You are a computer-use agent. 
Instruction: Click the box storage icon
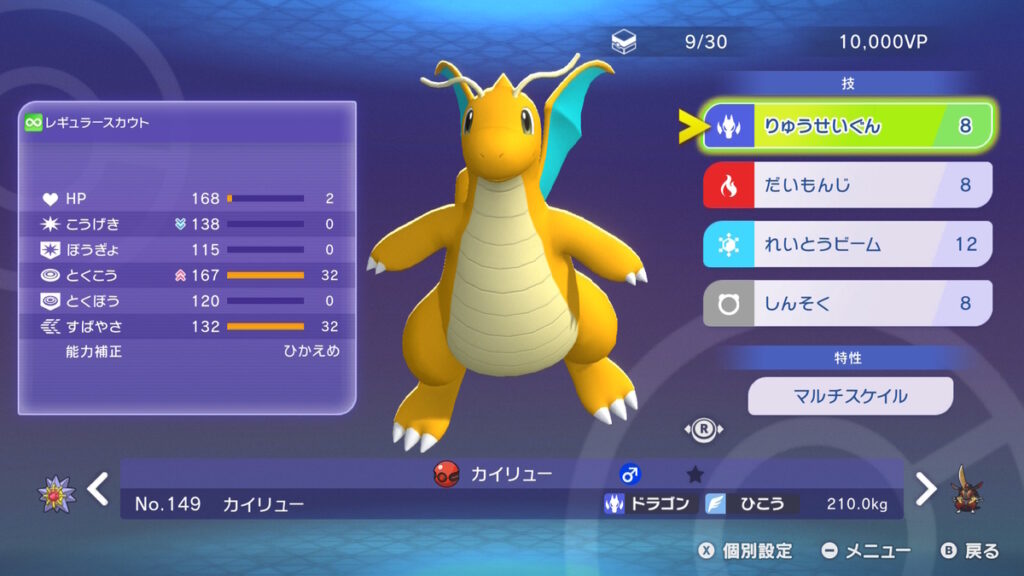[x=623, y=42]
